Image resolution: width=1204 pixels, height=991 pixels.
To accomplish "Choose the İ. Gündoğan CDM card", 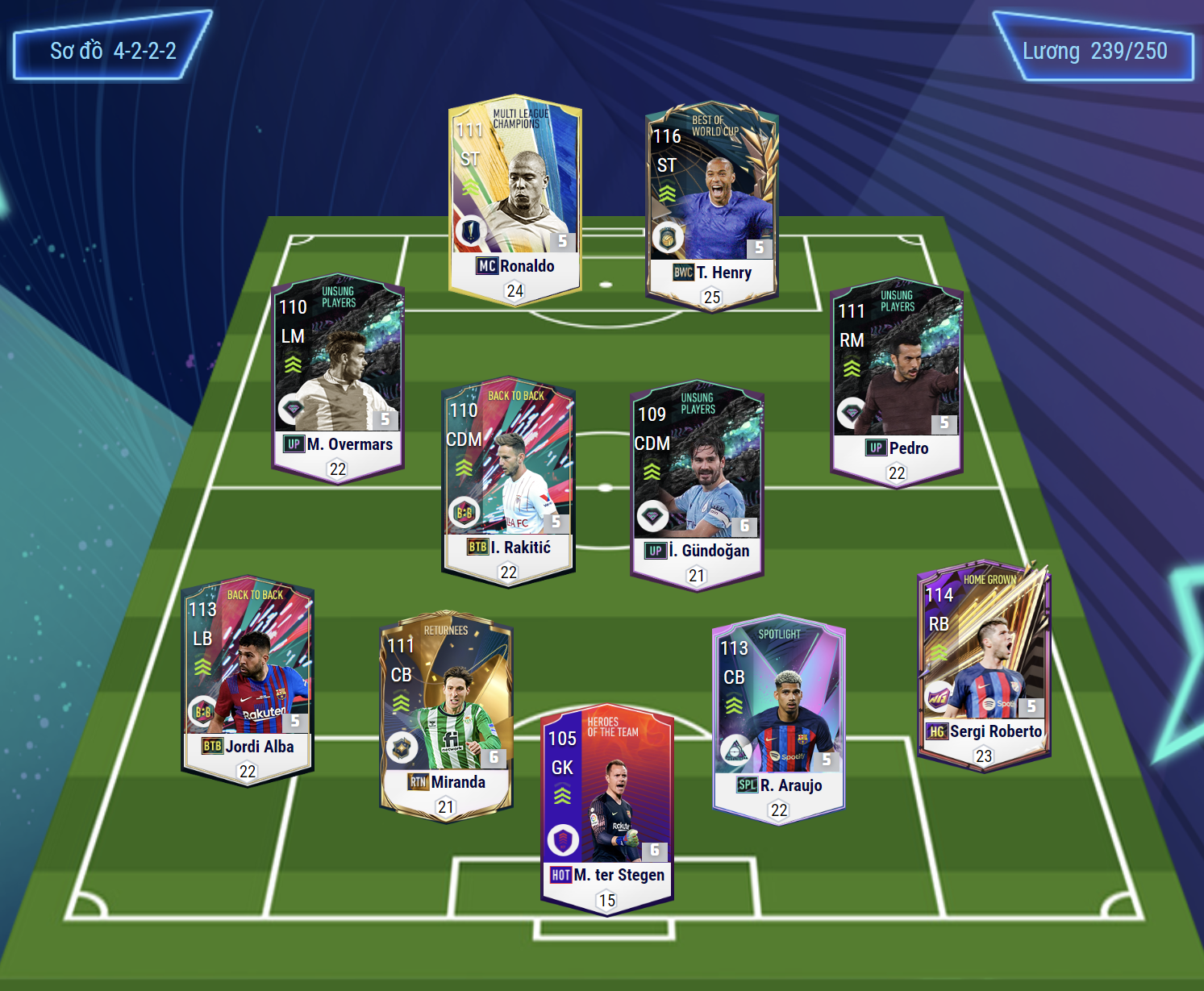I will coord(697,484).
